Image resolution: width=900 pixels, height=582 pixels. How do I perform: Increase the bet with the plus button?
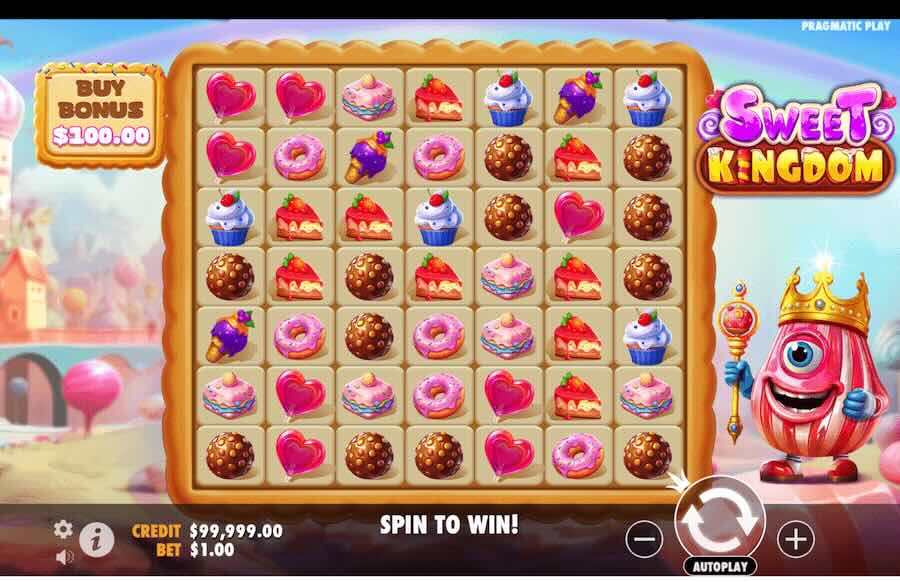point(796,539)
